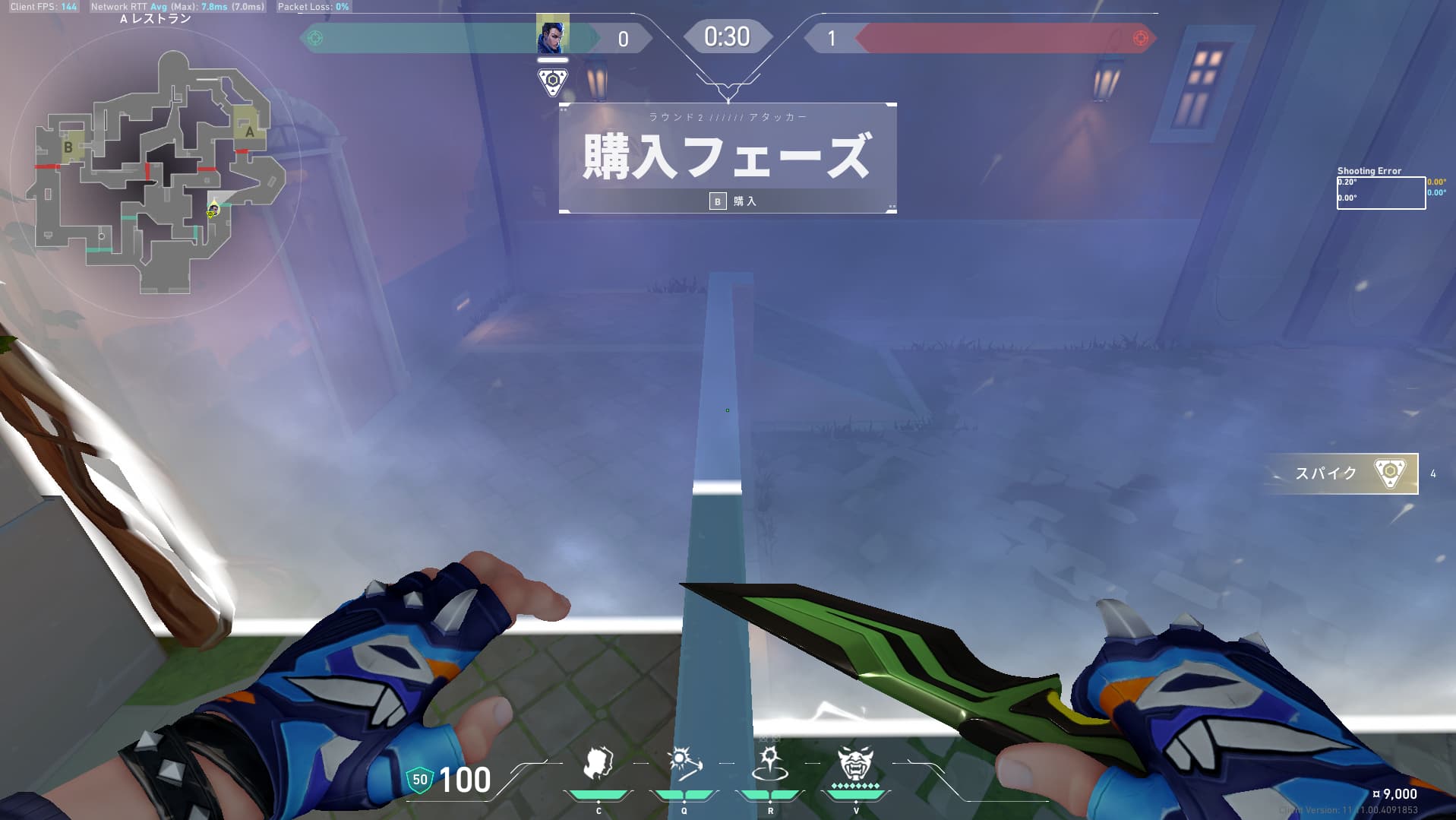Click Yoru's agent portrait at top center
The width and height of the screenshot is (1456, 820).
coord(553,35)
